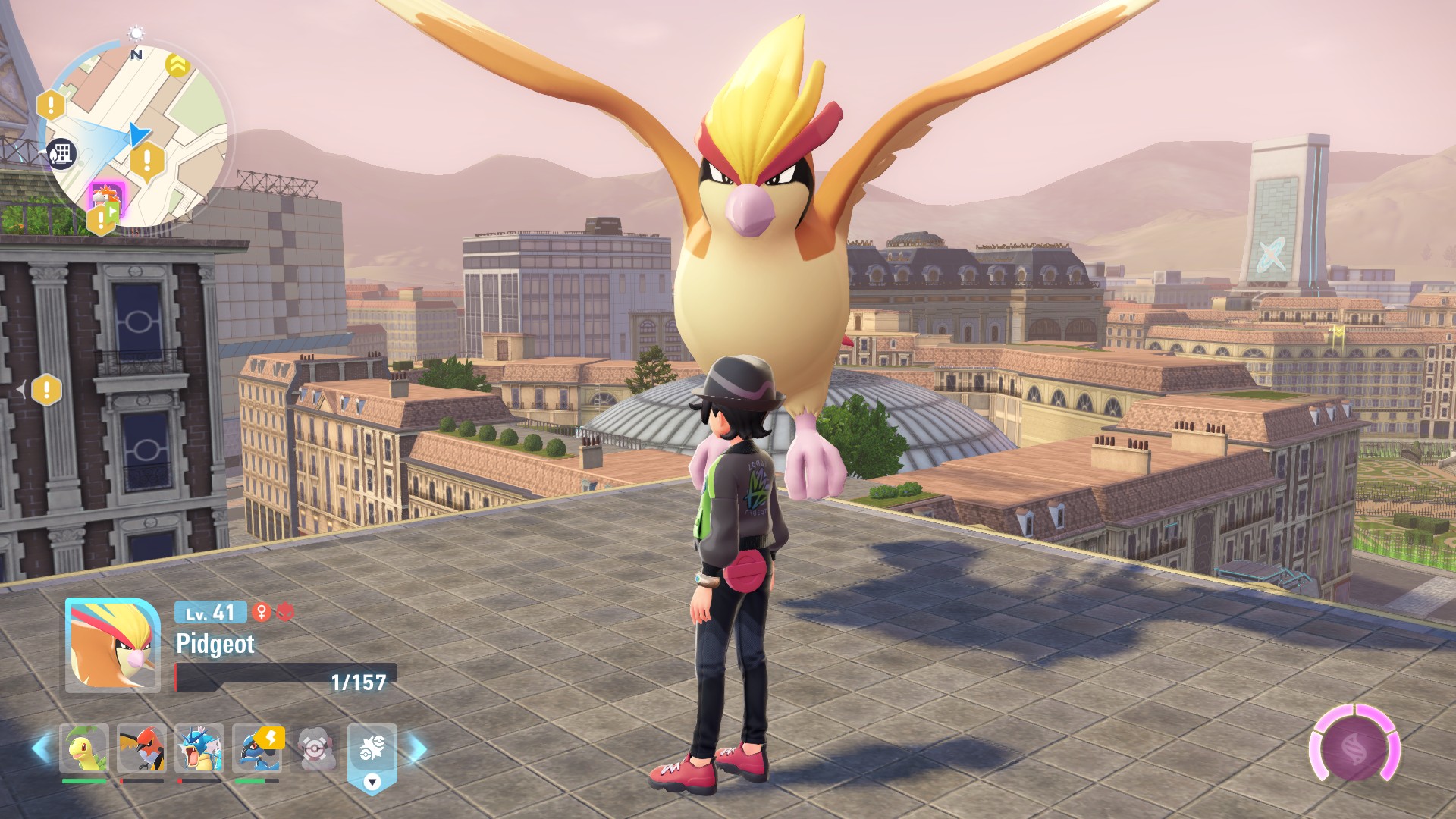This screenshot has width=1456, height=819.
Task: Cycle party bar with the left arrow
Action: [x=41, y=748]
